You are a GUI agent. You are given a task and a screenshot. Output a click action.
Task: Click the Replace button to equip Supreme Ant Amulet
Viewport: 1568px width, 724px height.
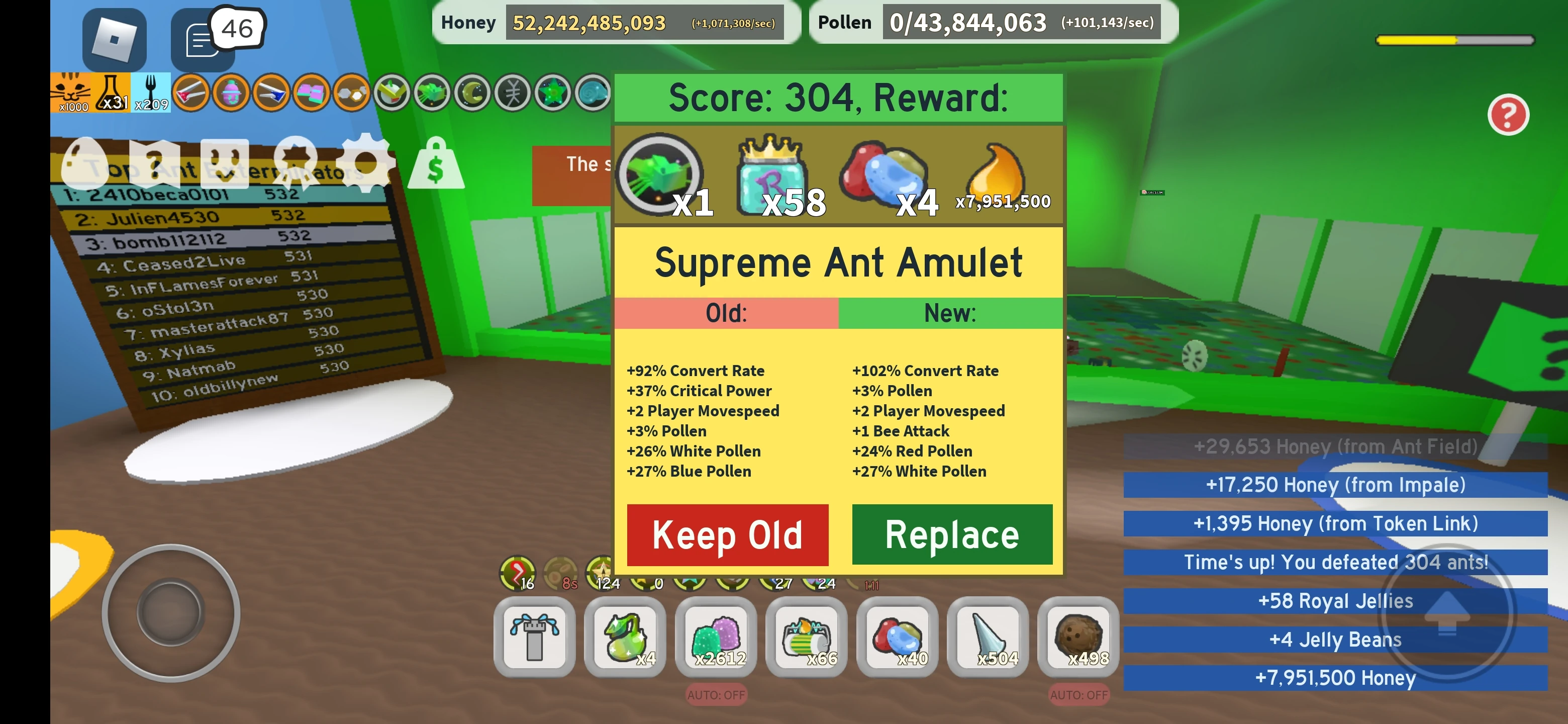pos(951,534)
